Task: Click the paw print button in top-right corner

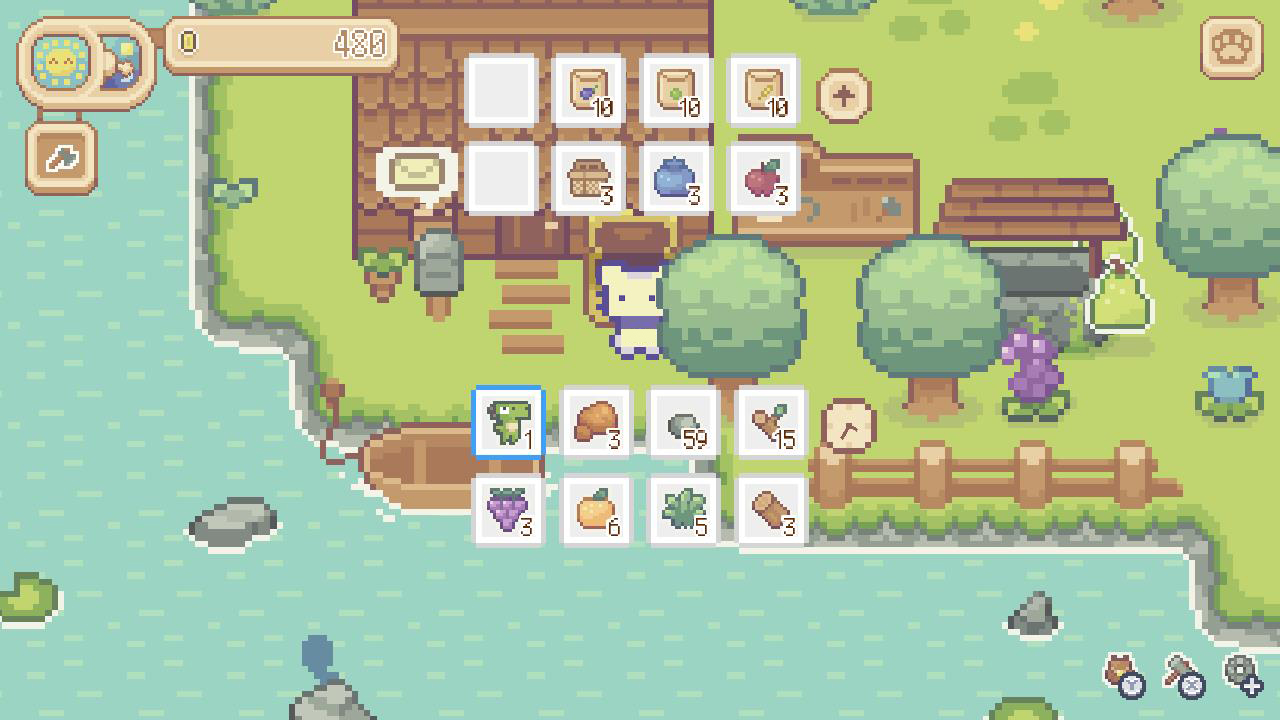Action: pyautogui.click(x=1232, y=47)
